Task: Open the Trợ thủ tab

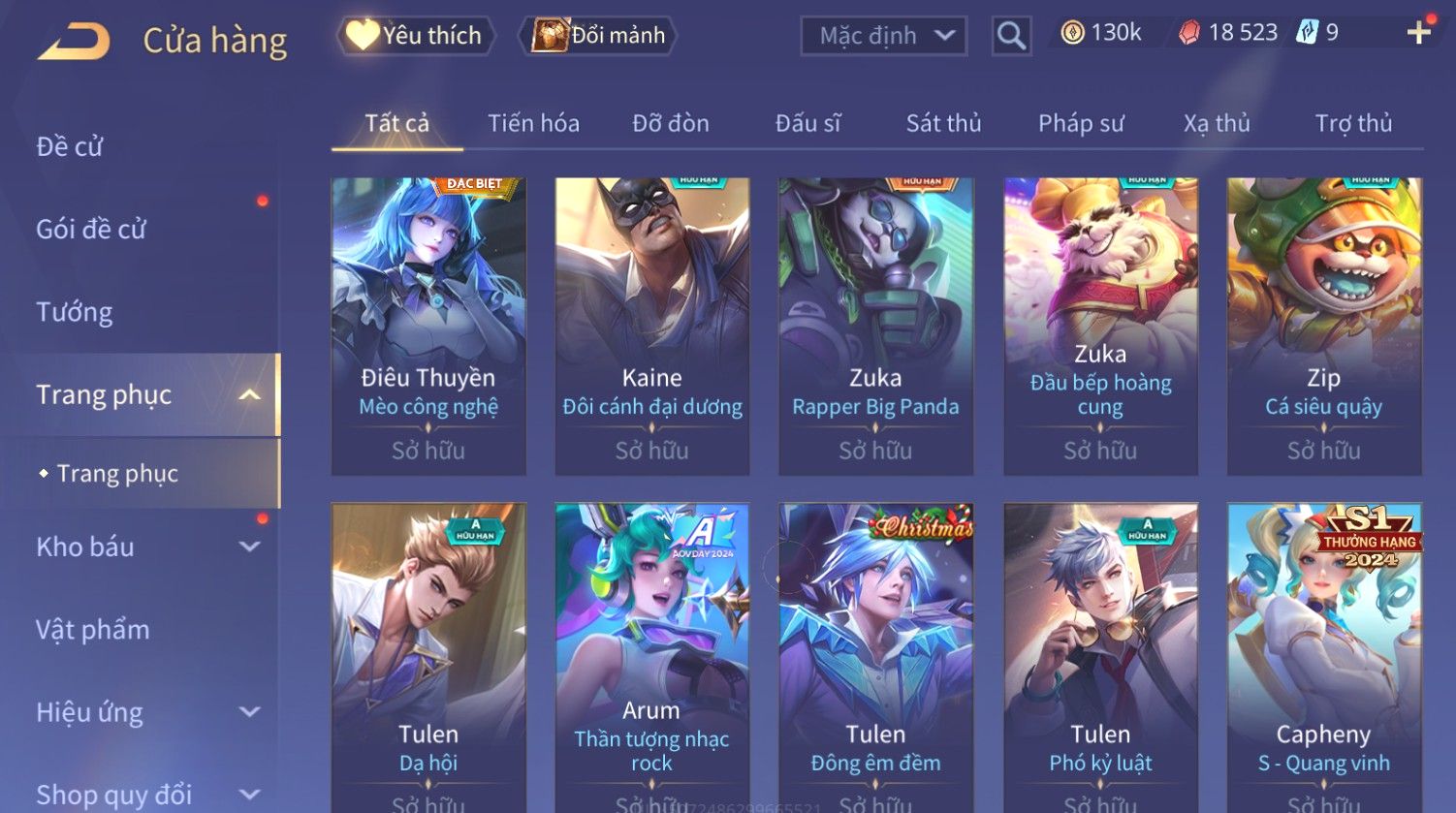Action: [x=1353, y=123]
